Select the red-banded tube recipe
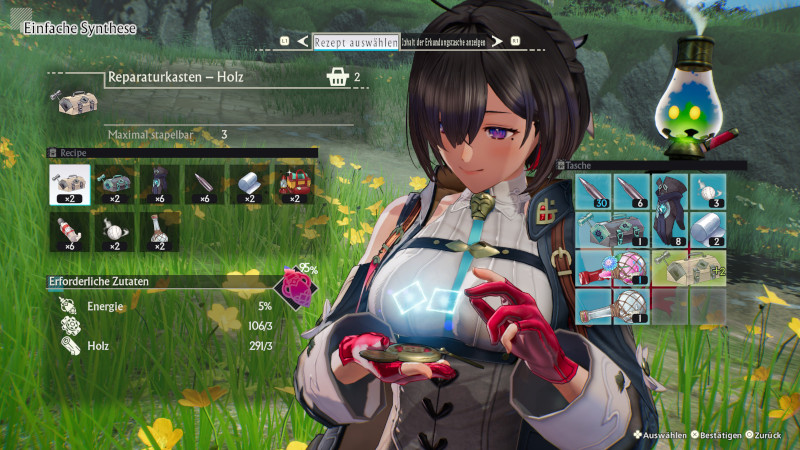Screen dimensions: 800x450 coord(69,231)
